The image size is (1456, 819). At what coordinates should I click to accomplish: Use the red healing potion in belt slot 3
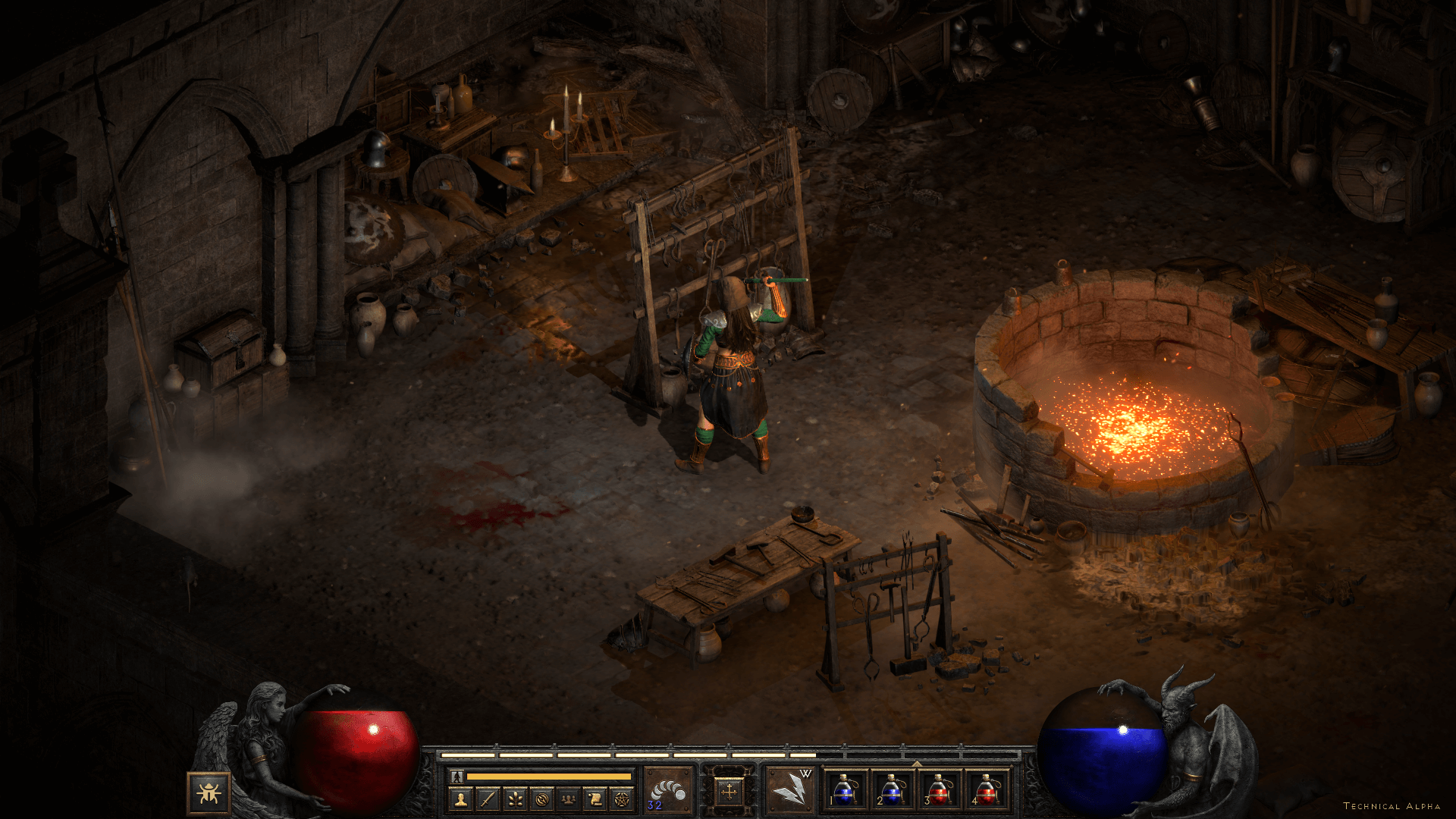point(939,790)
